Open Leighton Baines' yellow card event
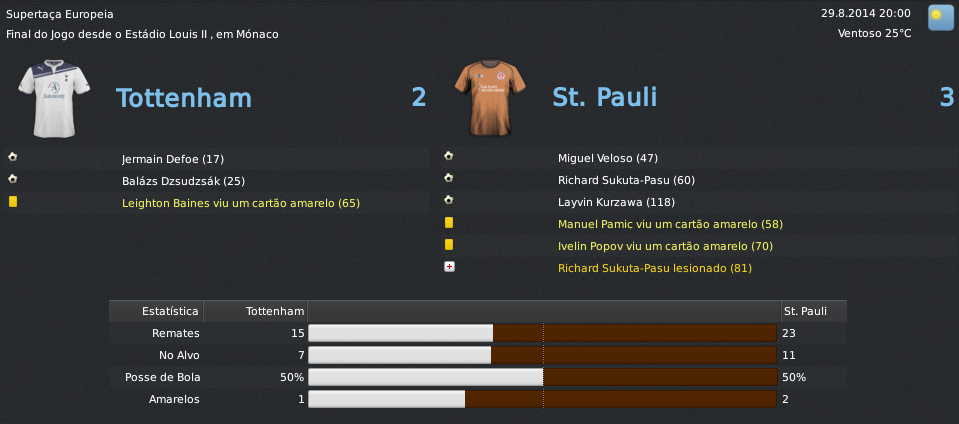Image resolution: width=959 pixels, height=424 pixels. [240, 203]
